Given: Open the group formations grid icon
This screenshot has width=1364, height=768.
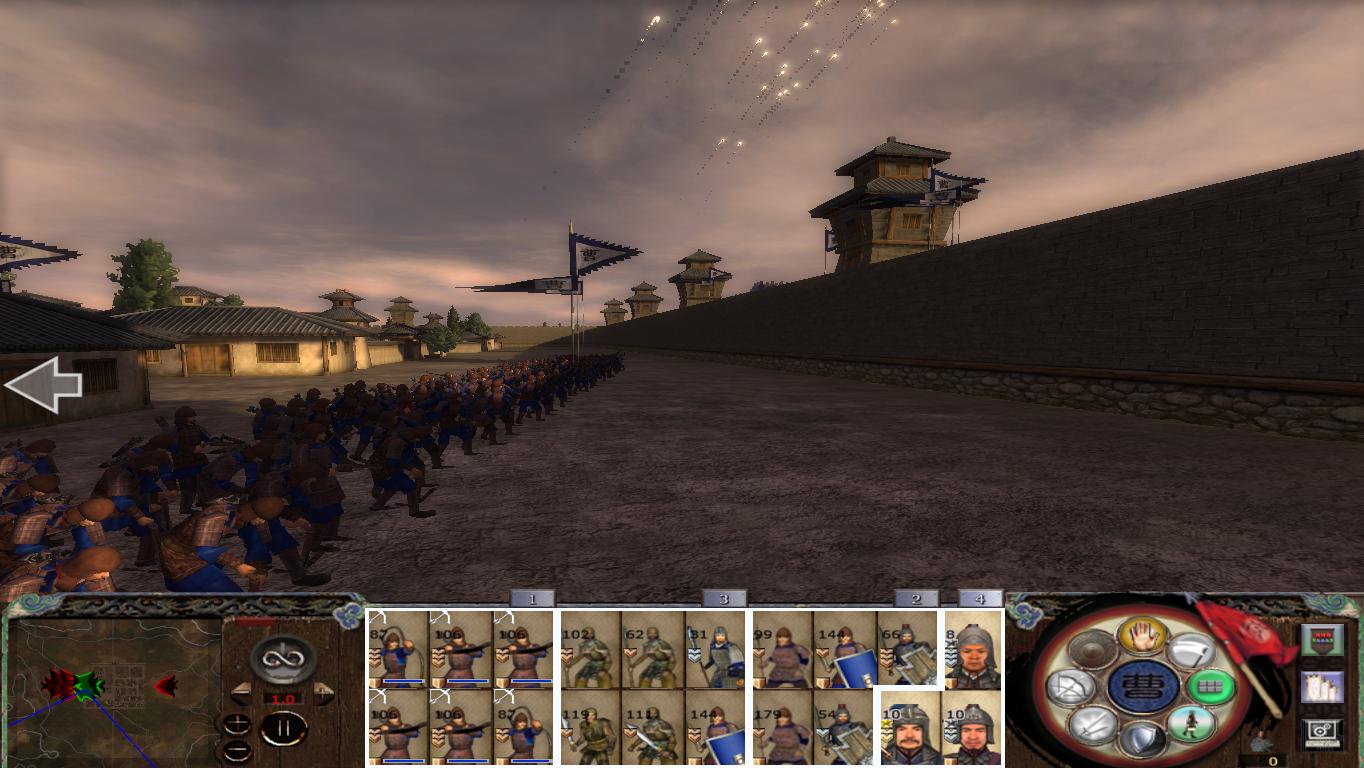Looking at the screenshot, I should [1214, 686].
